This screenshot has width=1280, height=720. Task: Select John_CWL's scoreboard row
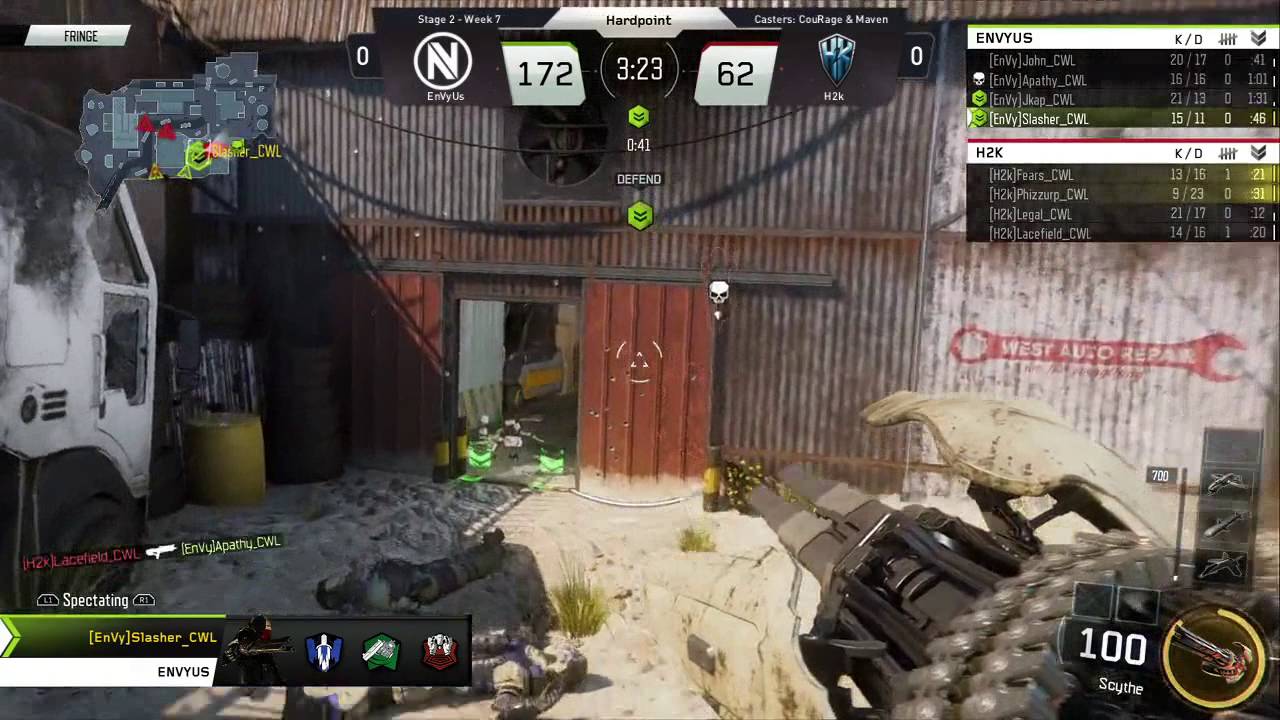pos(1120,61)
